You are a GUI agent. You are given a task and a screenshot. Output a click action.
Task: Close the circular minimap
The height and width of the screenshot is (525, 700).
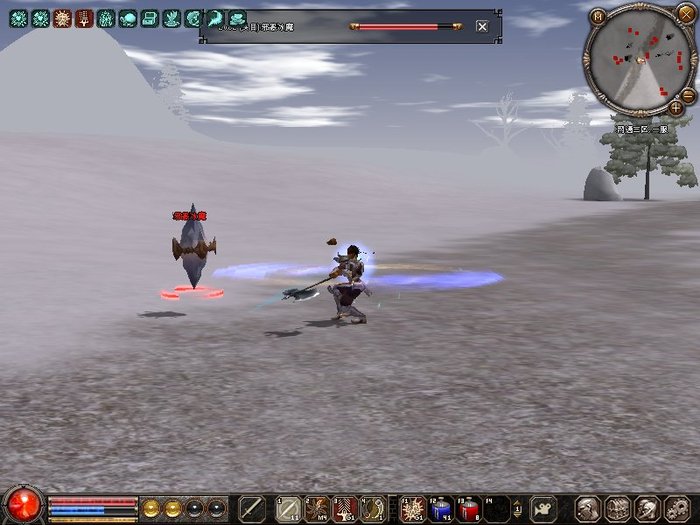pyautogui.click(x=684, y=13)
